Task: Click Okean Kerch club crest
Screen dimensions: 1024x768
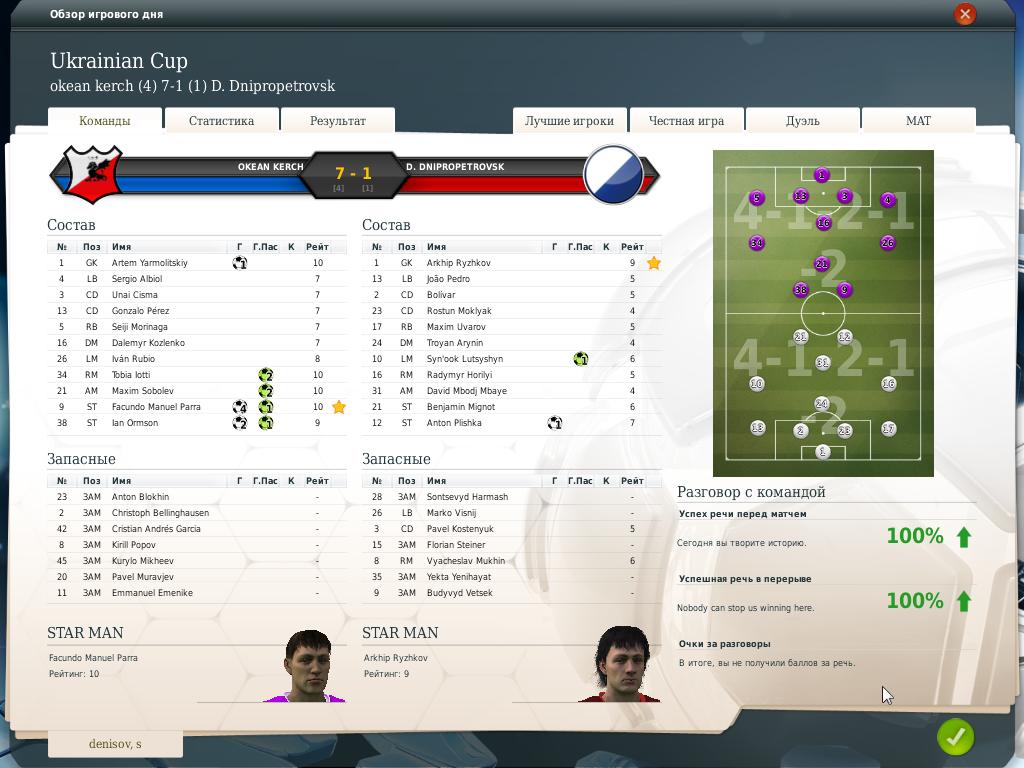Action: pyautogui.click(x=91, y=174)
